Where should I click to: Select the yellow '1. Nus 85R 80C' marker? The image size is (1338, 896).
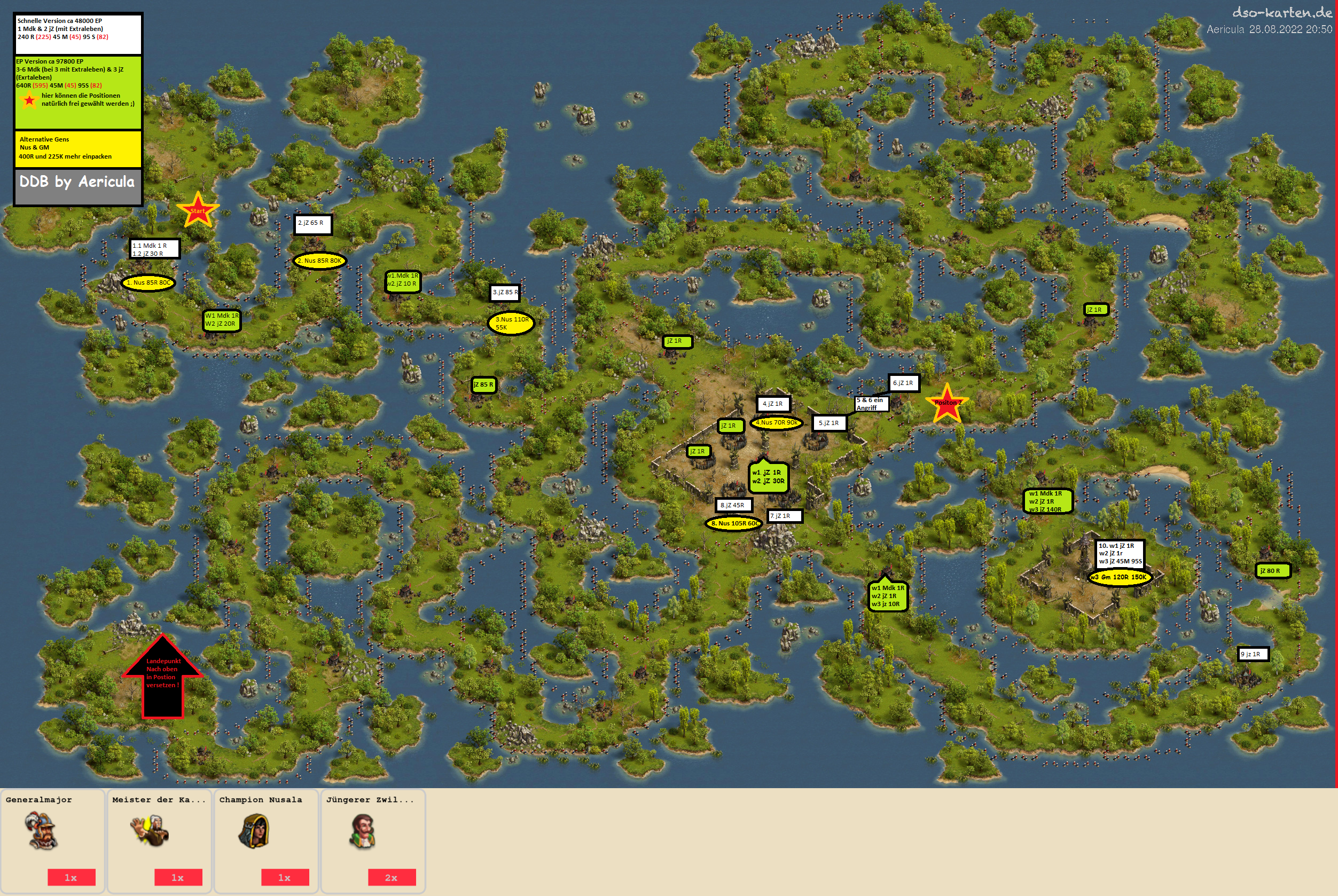[x=148, y=282]
